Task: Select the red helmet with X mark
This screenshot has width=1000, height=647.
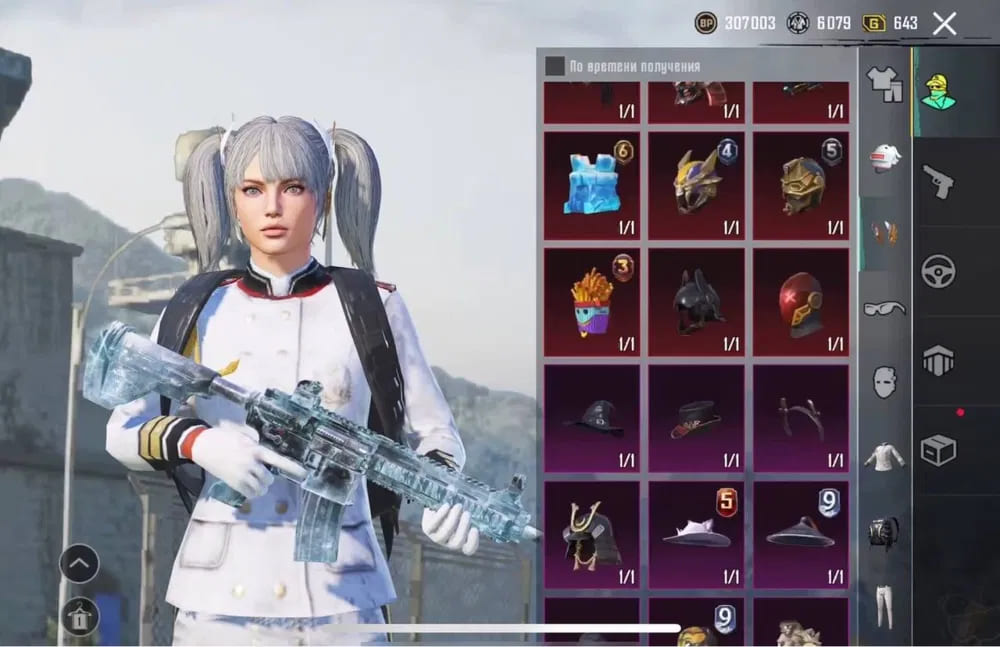Action: point(800,301)
